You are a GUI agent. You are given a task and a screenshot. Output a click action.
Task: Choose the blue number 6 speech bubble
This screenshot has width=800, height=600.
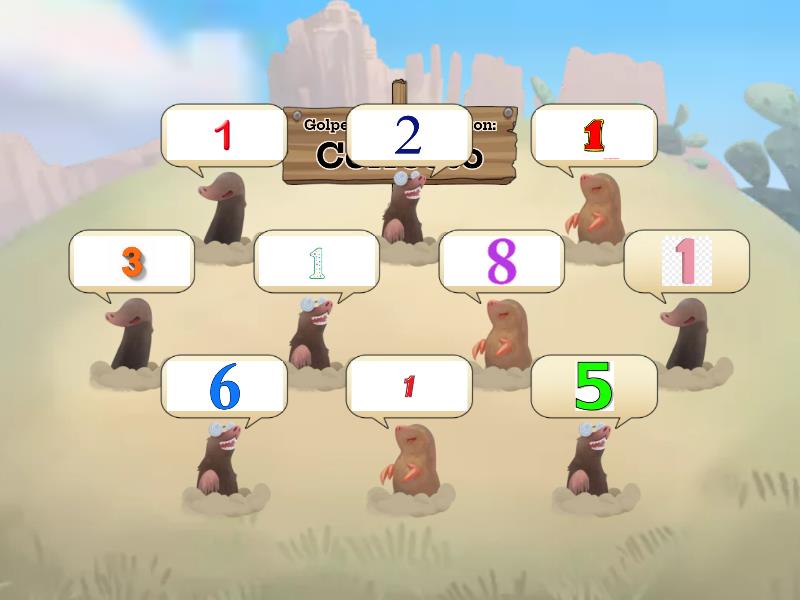pyautogui.click(x=224, y=387)
